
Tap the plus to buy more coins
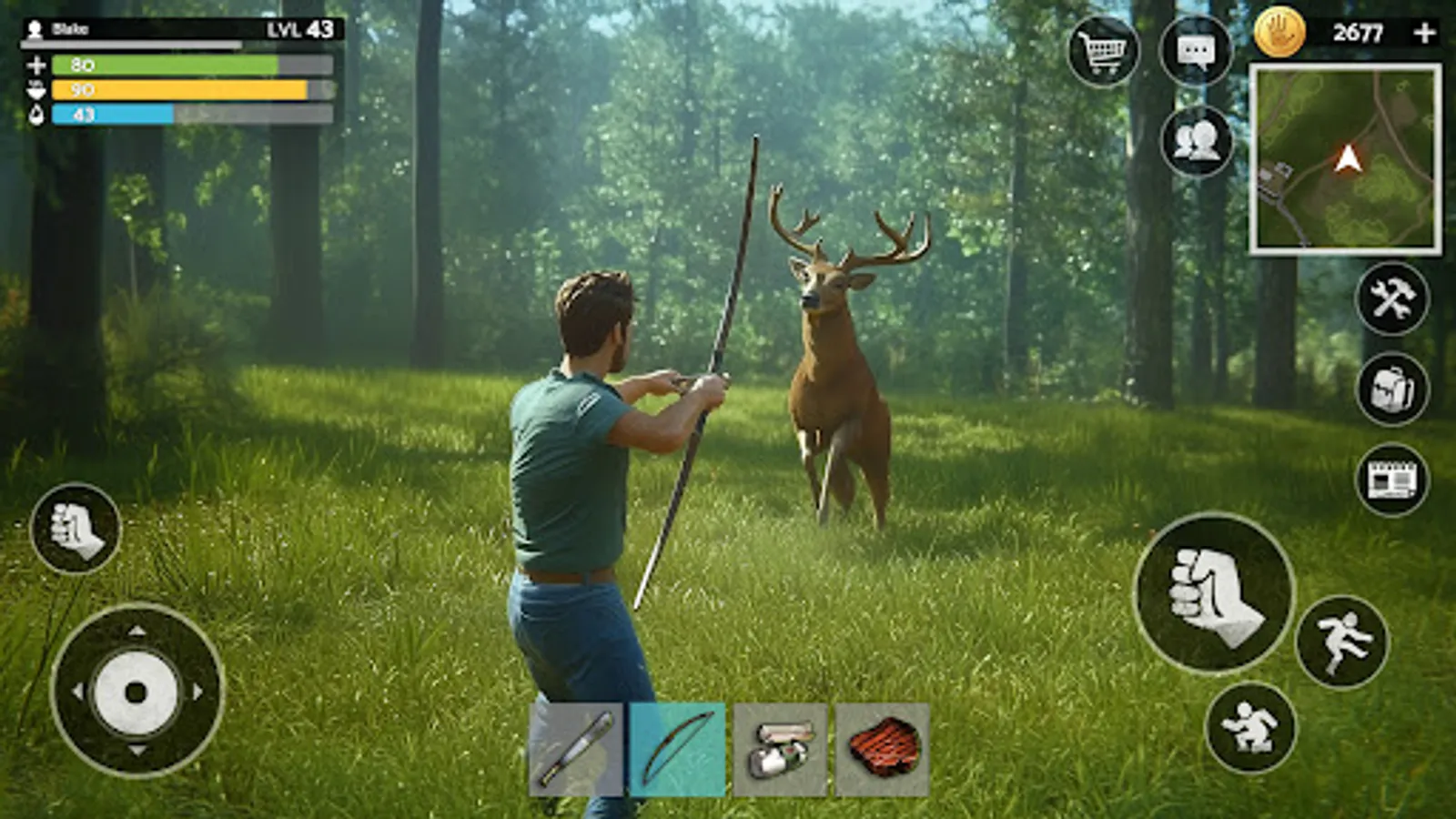pyautogui.click(x=1425, y=30)
